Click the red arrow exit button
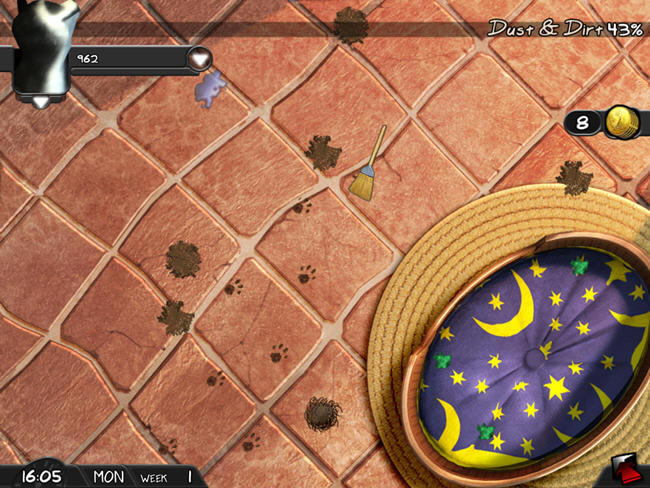Screen dimensions: 650x488 [626, 470]
